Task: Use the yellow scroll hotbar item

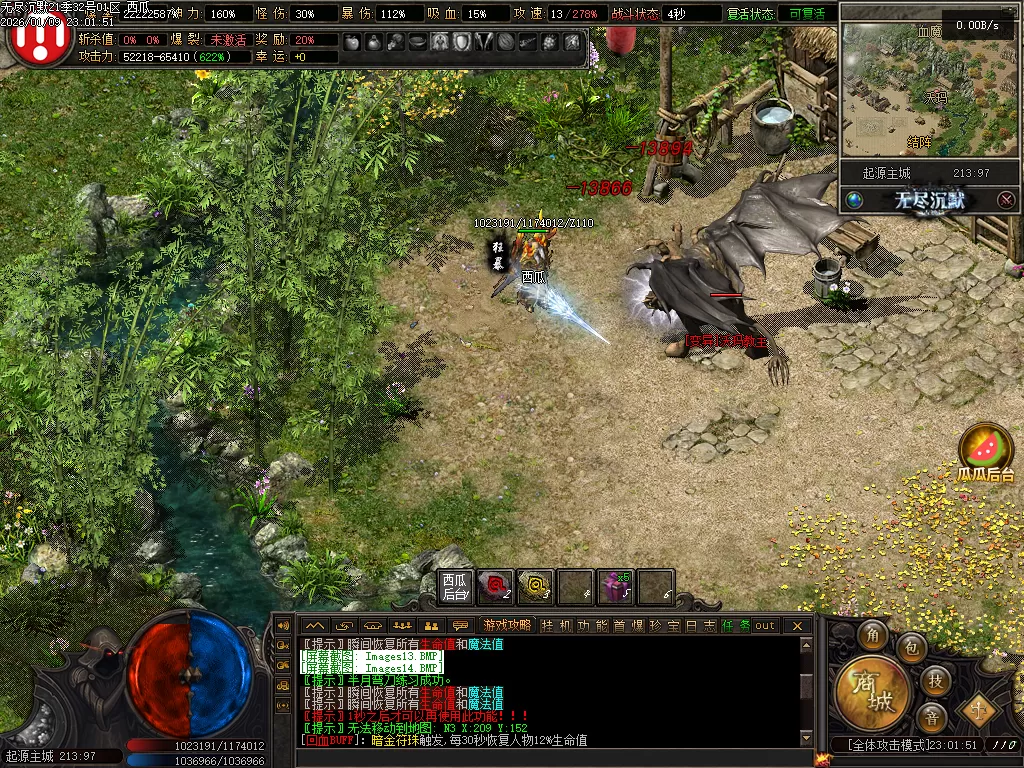Action: pyautogui.click(x=535, y=587)
